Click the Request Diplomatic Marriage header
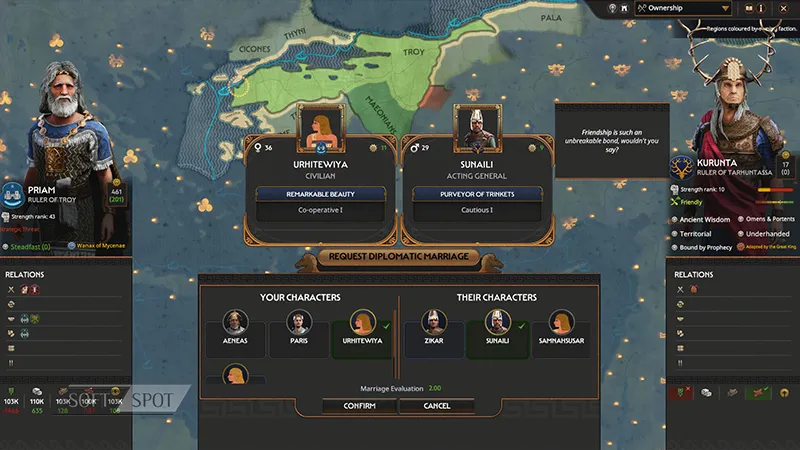 (399, 258)
